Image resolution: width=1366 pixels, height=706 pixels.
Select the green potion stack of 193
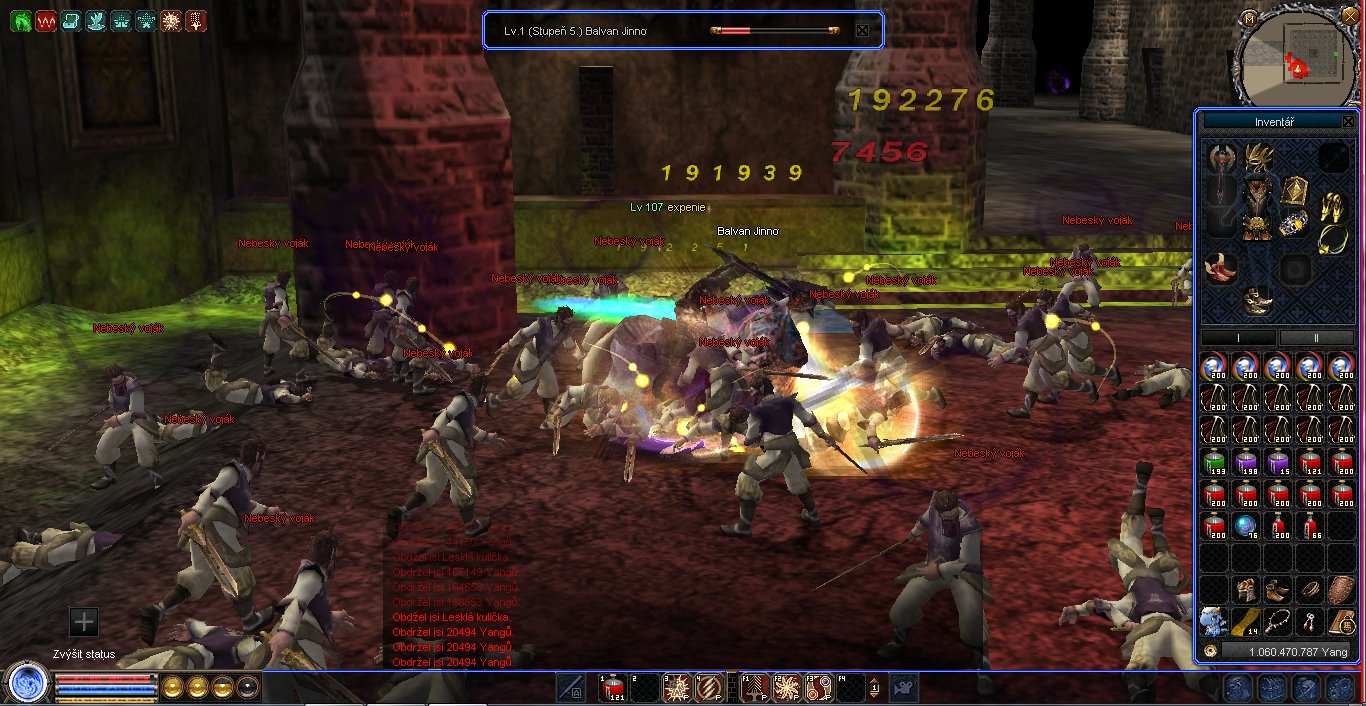[1213, 463]
